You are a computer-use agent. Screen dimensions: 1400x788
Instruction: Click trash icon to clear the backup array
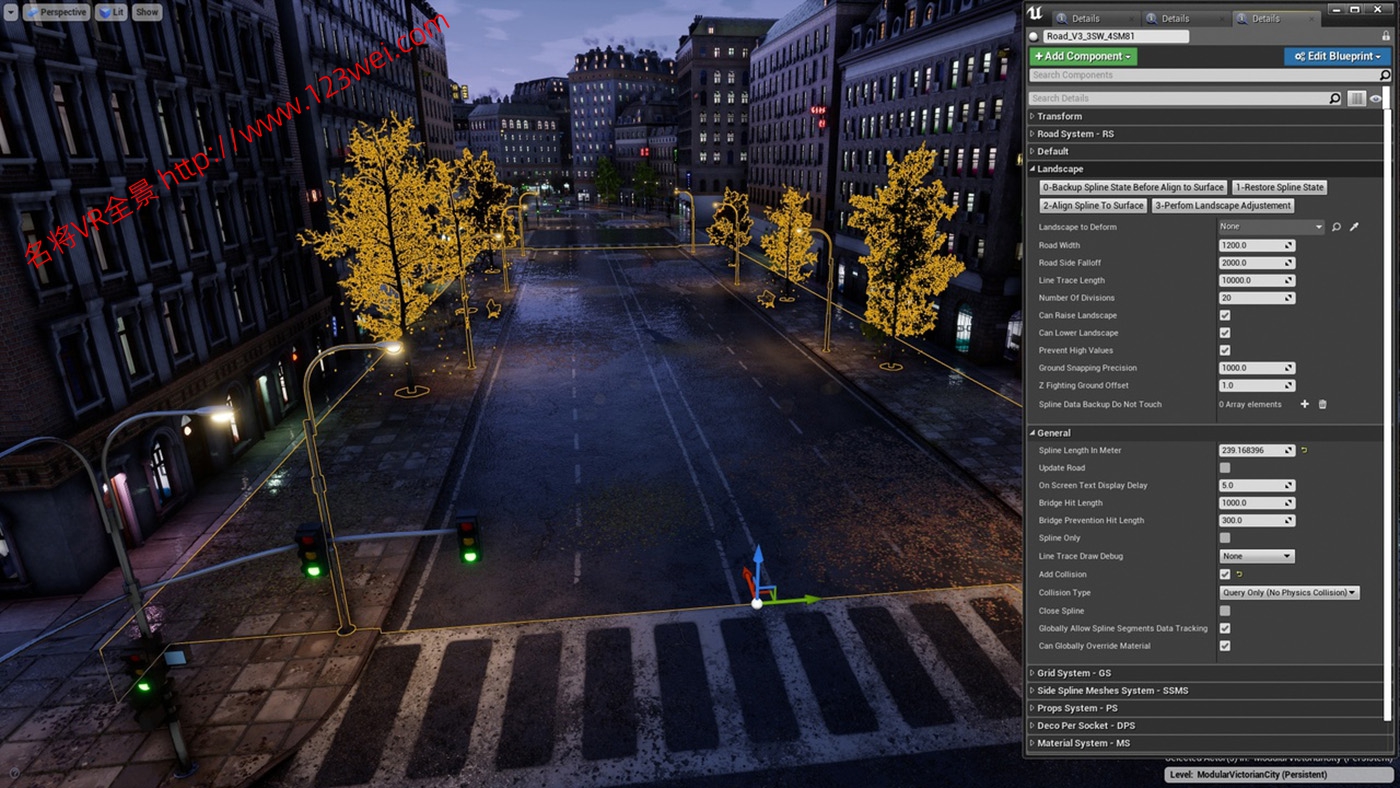(1322, 404)
